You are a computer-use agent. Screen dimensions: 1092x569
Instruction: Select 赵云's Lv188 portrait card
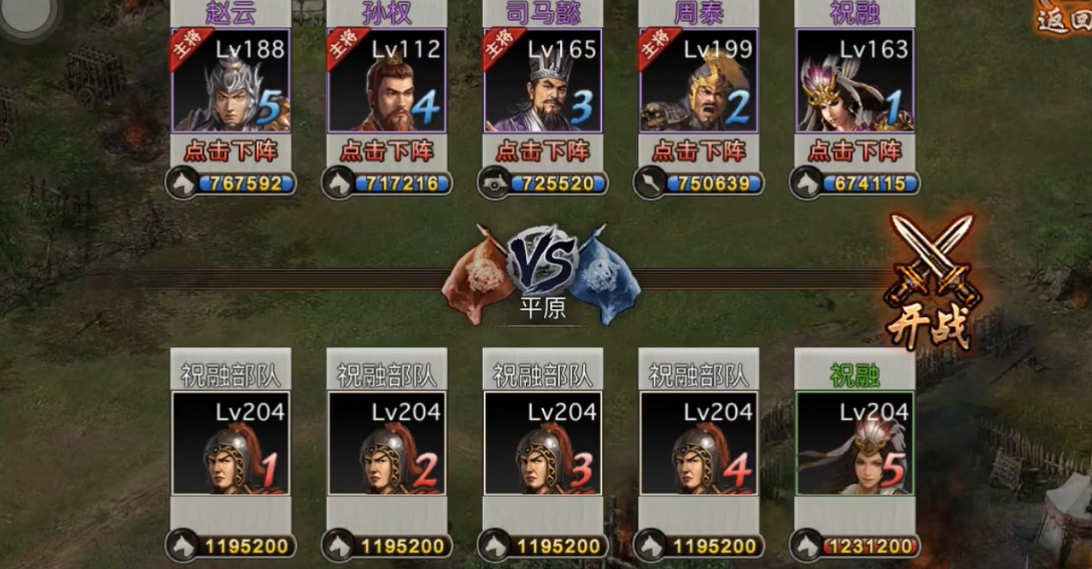[x=231, y=81]
